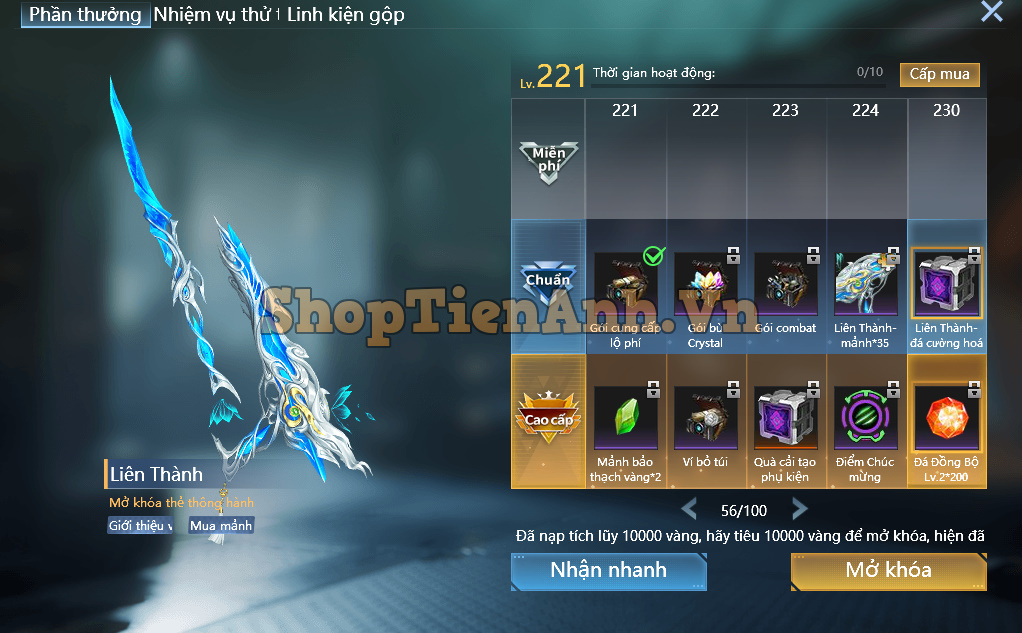Image resolution: width=1022 pixels, height=633 pixels.
Task: Select the Quà cải tạo phụ kiện reward
Action: point(785,420)
